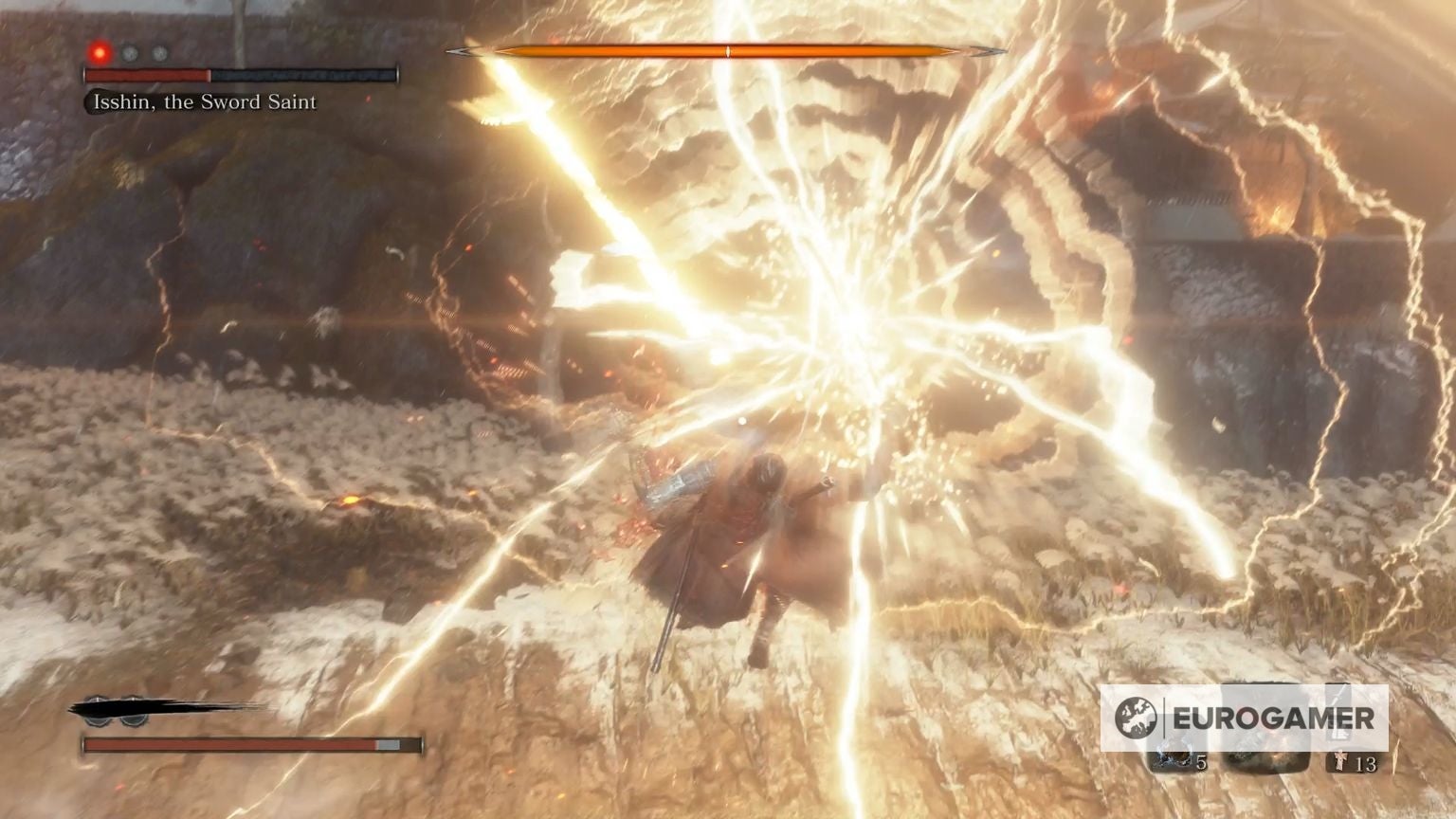Screen dimensions: 1456x819
Task: Click the number 5 beside the emblem icon
Action: tap(1201, 761)
